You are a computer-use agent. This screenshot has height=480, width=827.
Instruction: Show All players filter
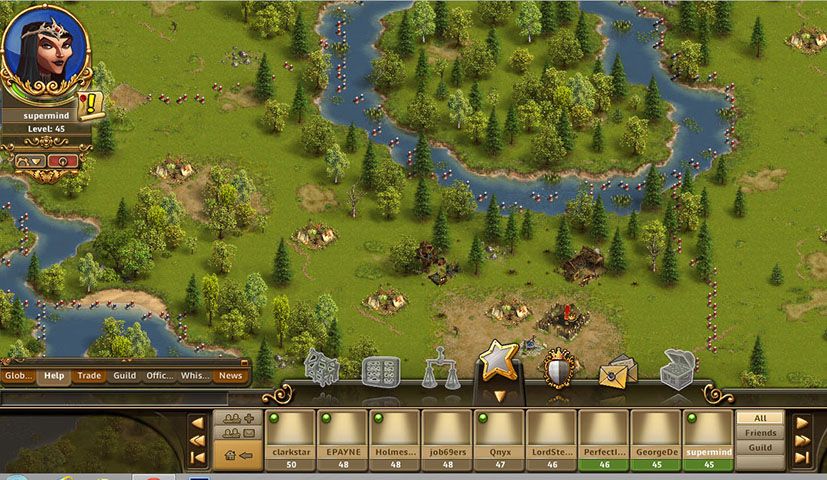tap(760, 418)
